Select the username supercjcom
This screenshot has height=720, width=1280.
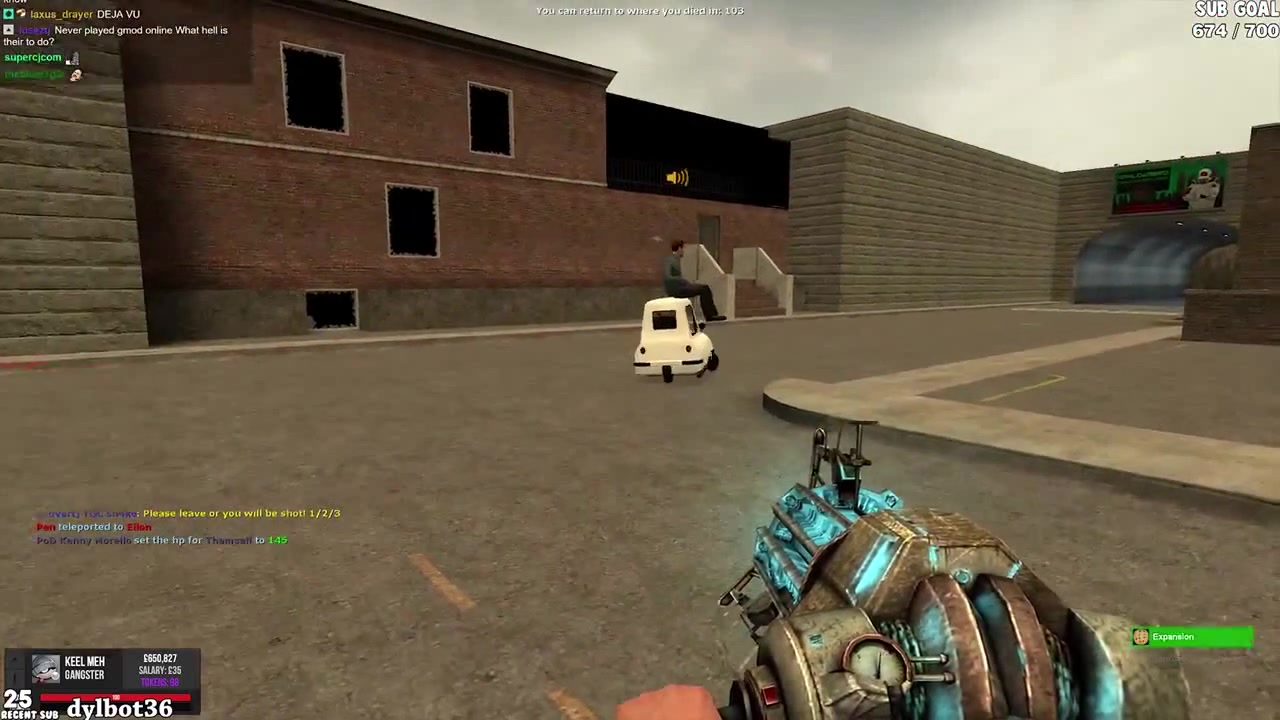click(32, 58)
